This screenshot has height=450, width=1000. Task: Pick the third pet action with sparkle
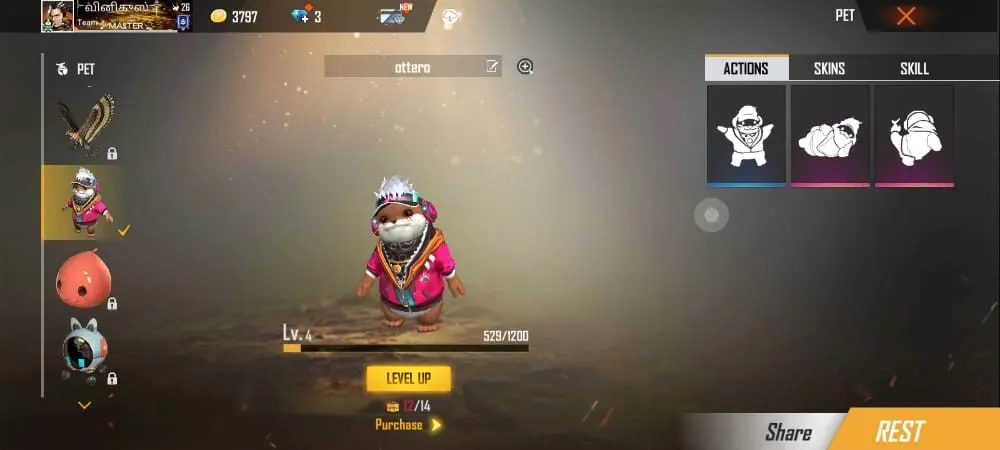(x=913, y=135)
